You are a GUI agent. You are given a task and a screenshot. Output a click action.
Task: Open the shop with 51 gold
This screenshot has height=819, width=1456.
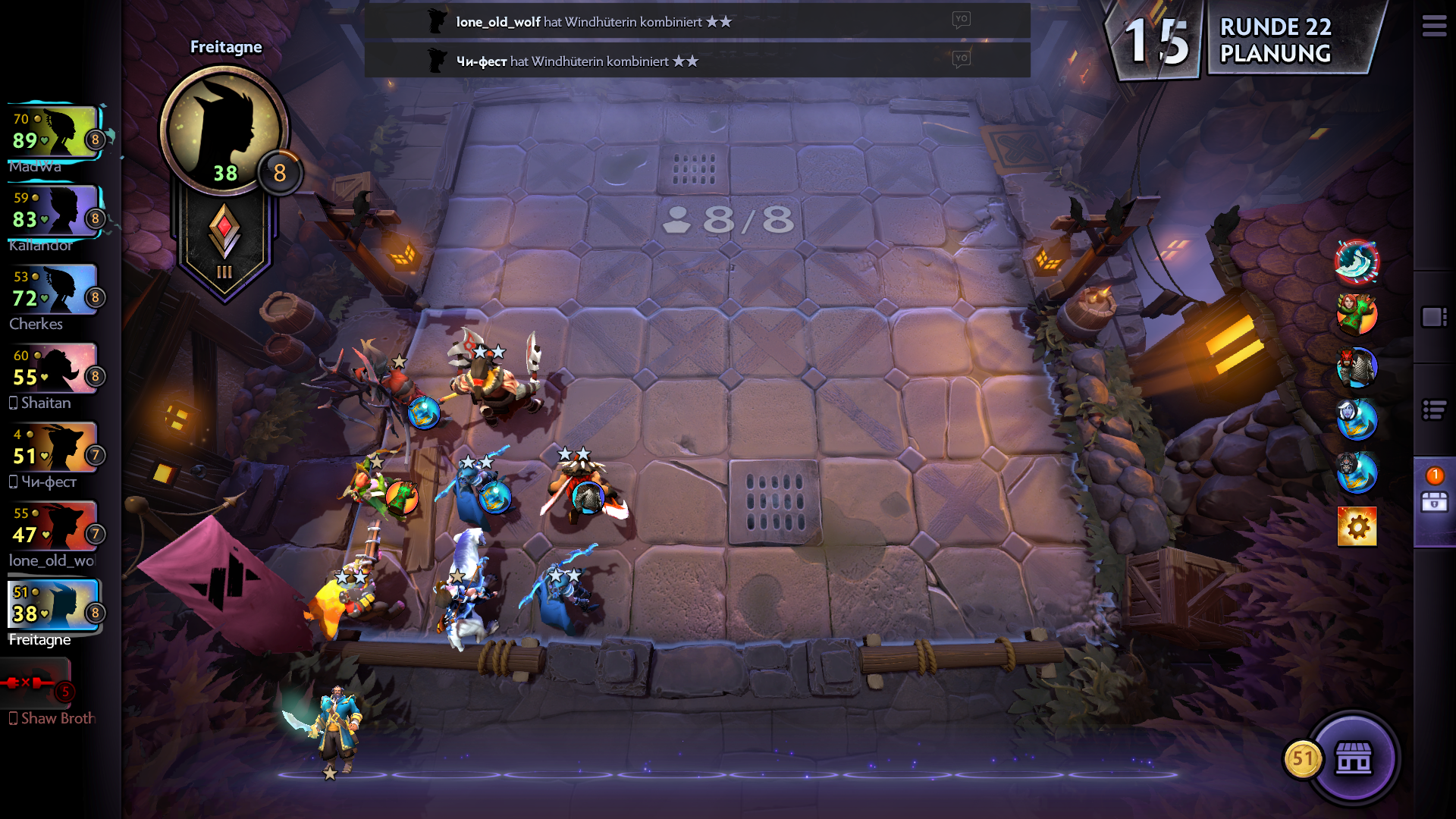click(1353, 758)
